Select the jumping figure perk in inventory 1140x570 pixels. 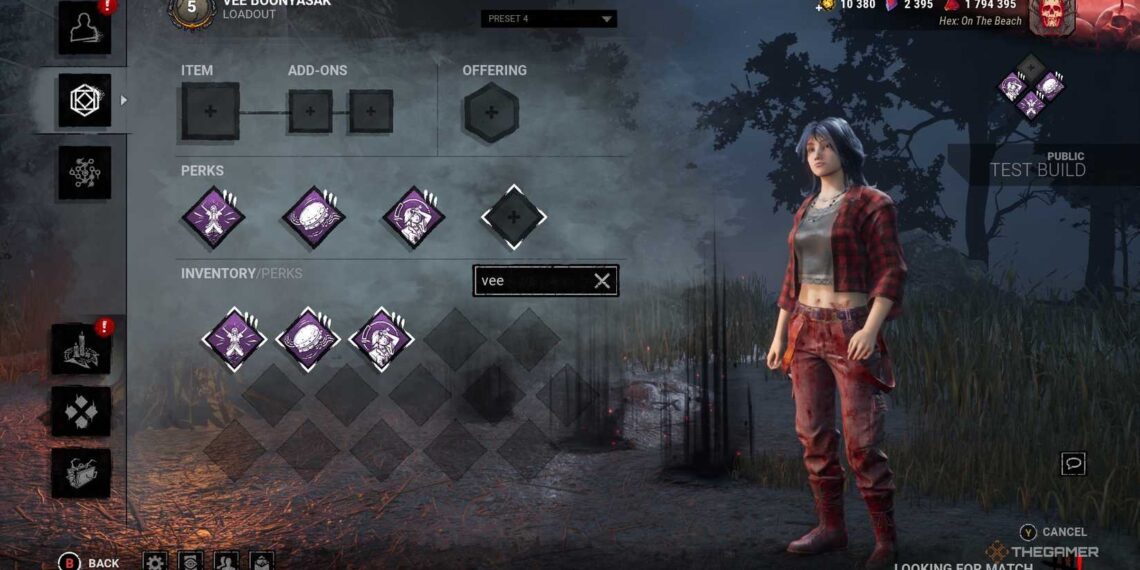pyautogui.click(x=234, y=339)
